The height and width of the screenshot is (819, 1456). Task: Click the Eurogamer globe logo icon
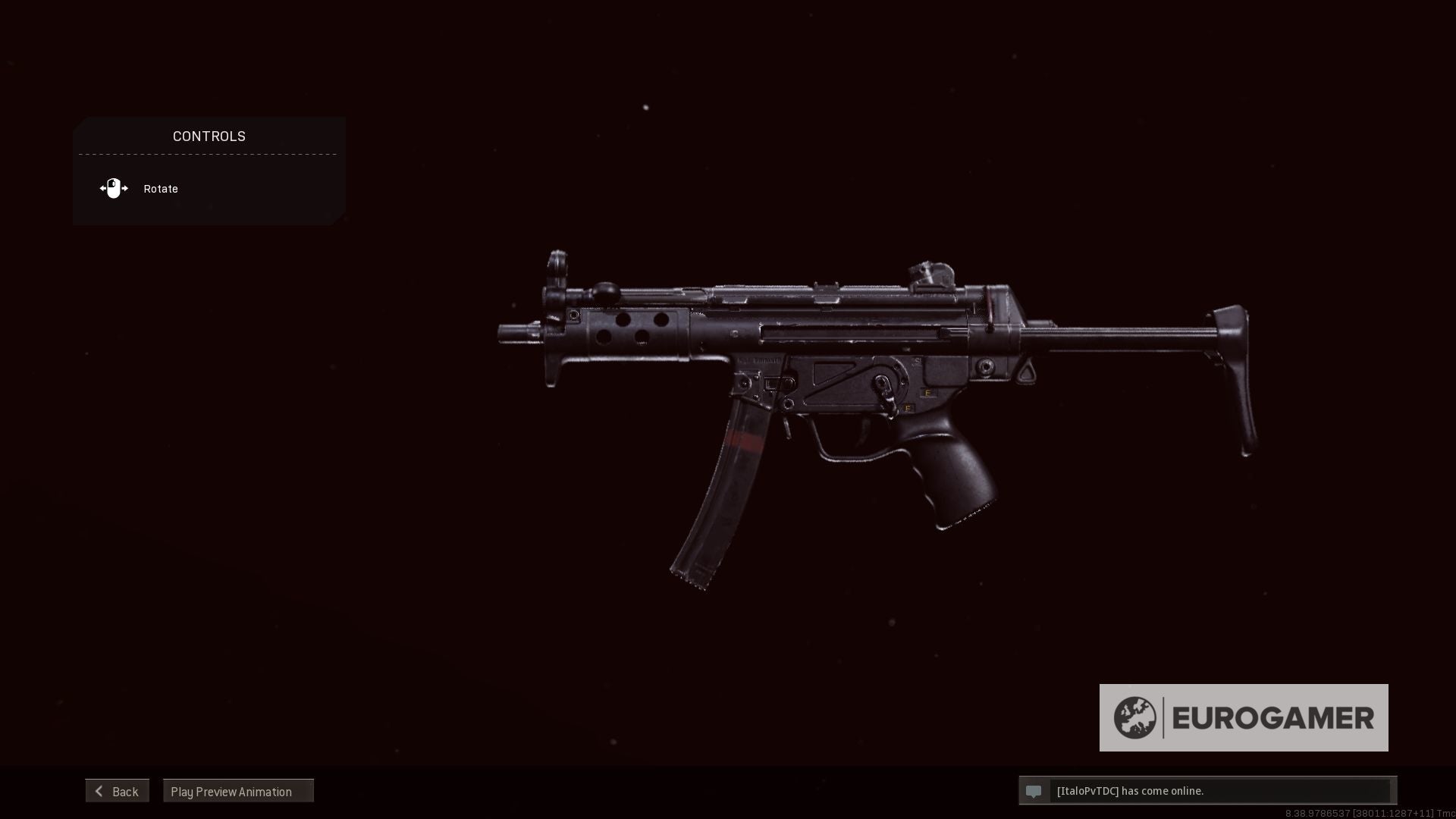[1135, 717]
